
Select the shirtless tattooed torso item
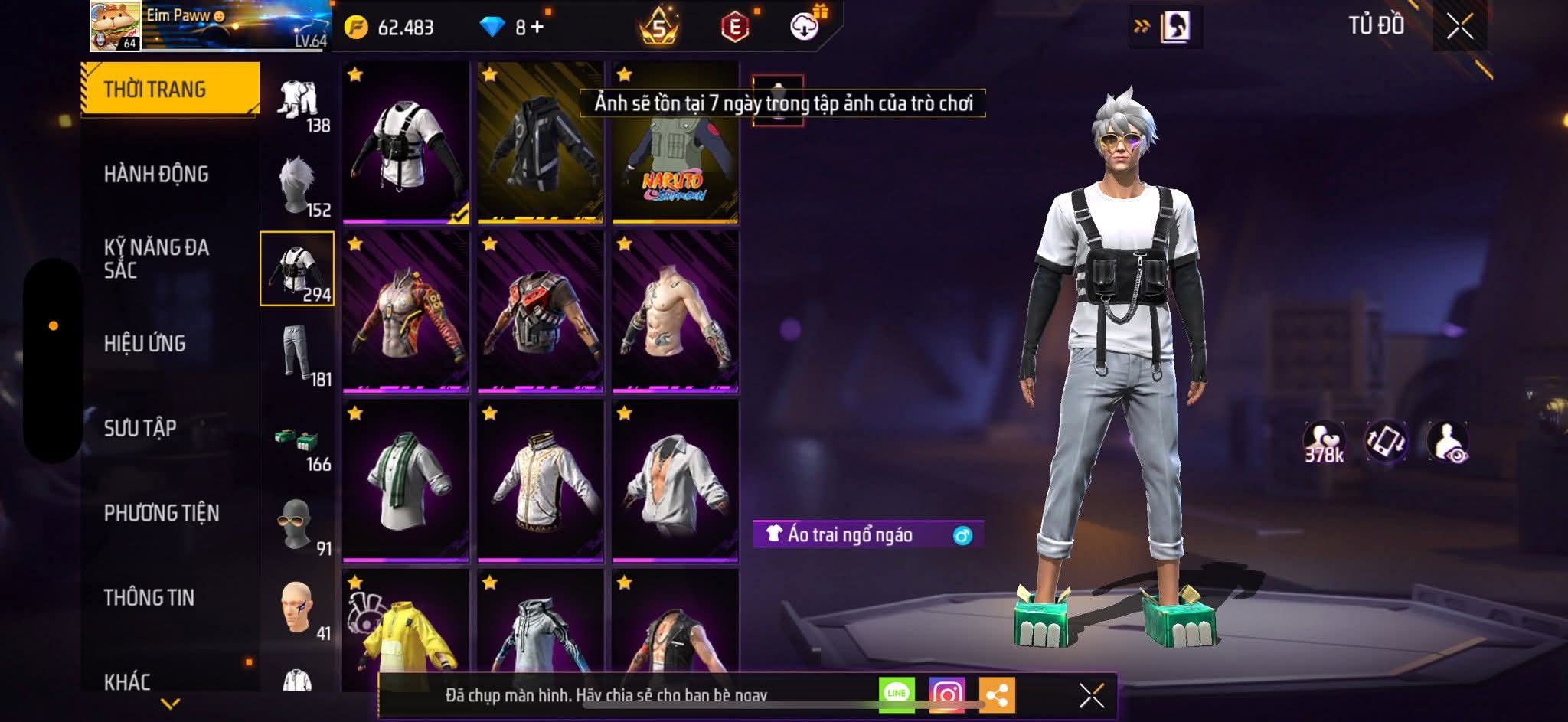(675, 313)
